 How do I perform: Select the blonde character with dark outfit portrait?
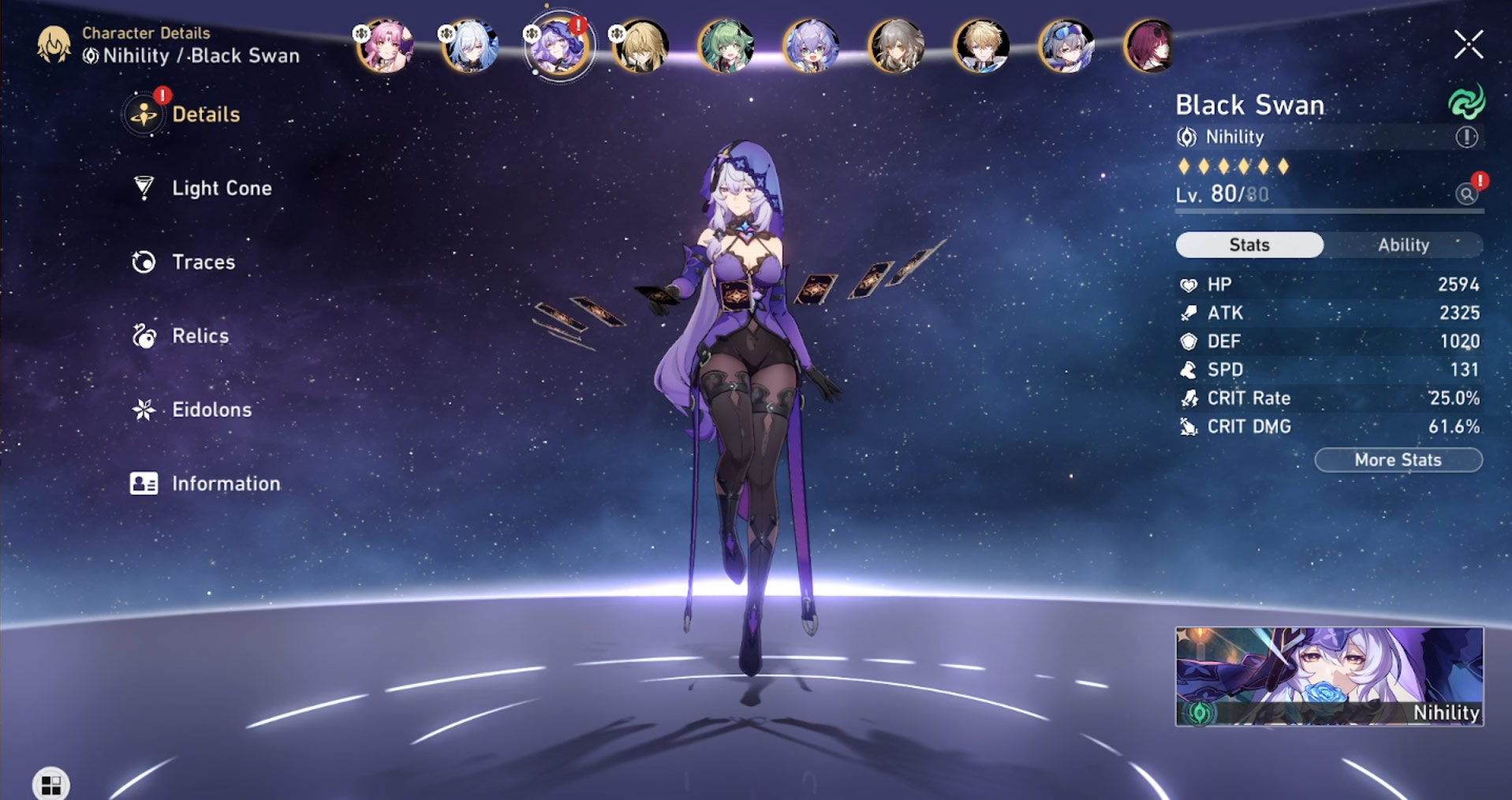point(641,46)
